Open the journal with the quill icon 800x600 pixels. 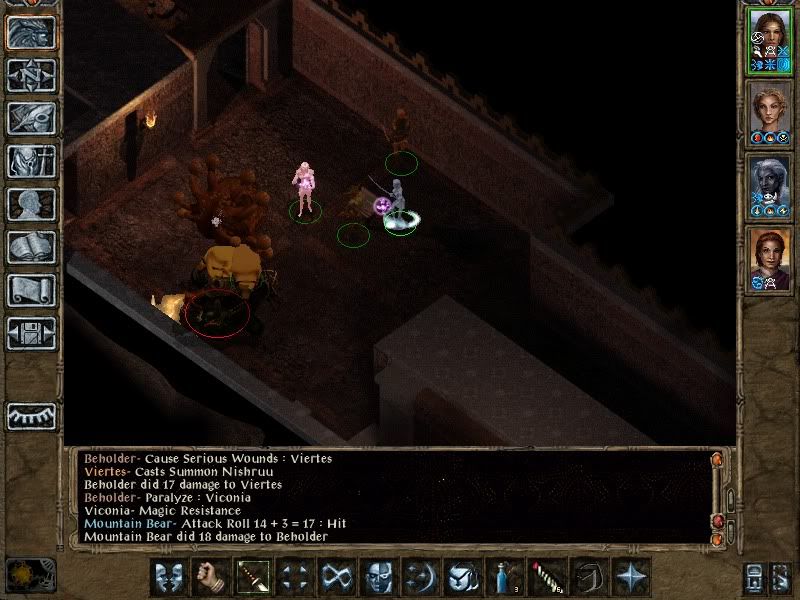(31, 118)
